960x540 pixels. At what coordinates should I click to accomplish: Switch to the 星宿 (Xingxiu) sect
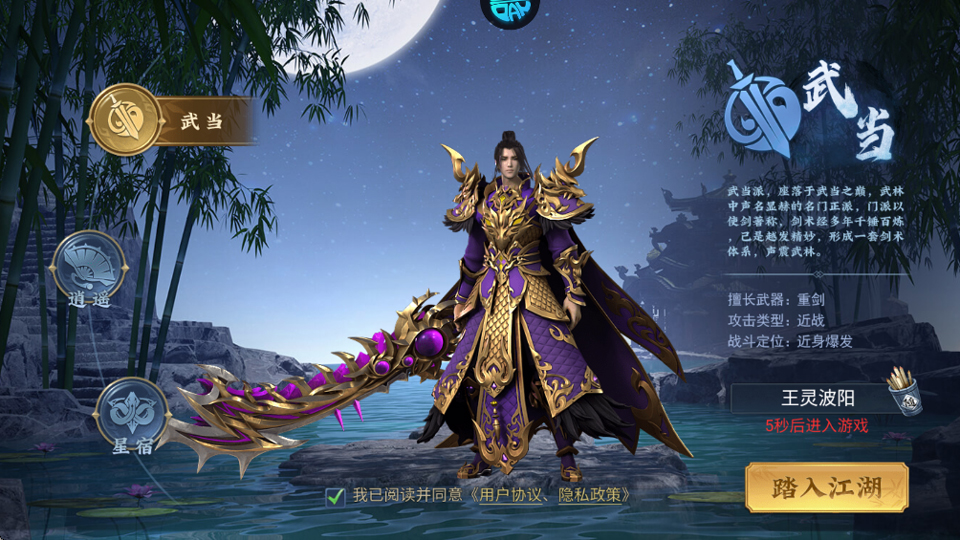[132, 412]
